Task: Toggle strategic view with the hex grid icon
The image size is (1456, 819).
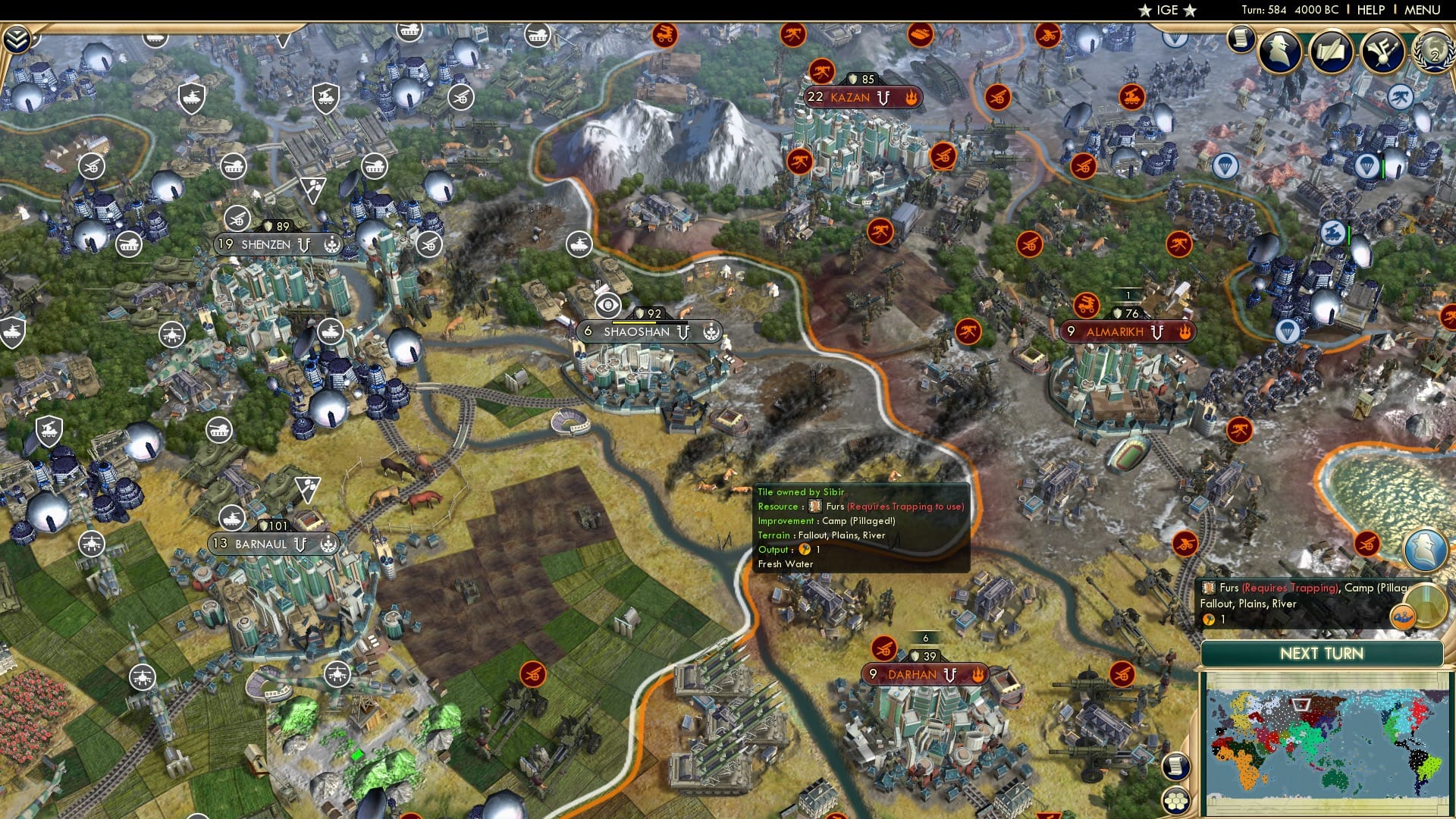Action: click(1176, 802)
